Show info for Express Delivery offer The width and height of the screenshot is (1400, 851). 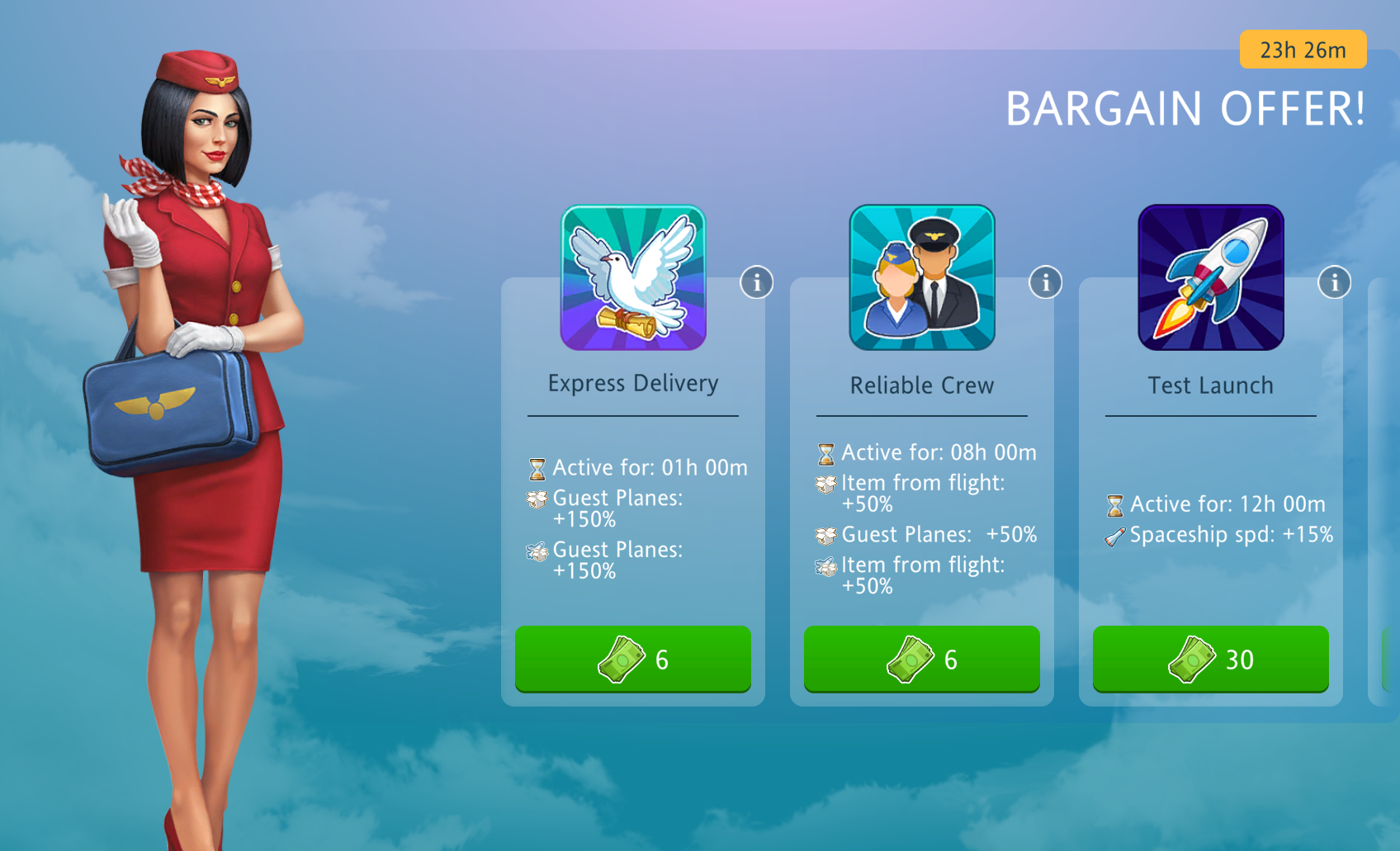756,282
